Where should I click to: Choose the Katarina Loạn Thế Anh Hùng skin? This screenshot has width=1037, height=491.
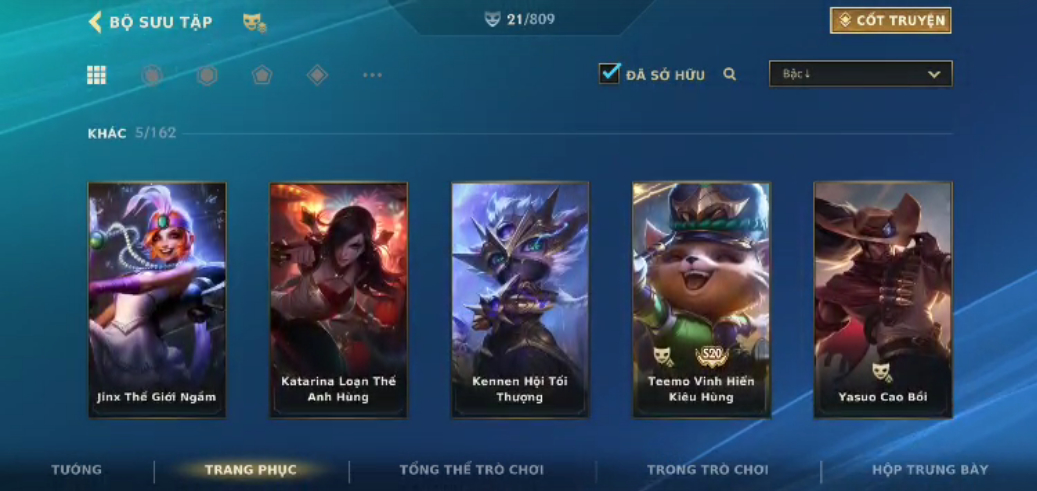point(338,298)
